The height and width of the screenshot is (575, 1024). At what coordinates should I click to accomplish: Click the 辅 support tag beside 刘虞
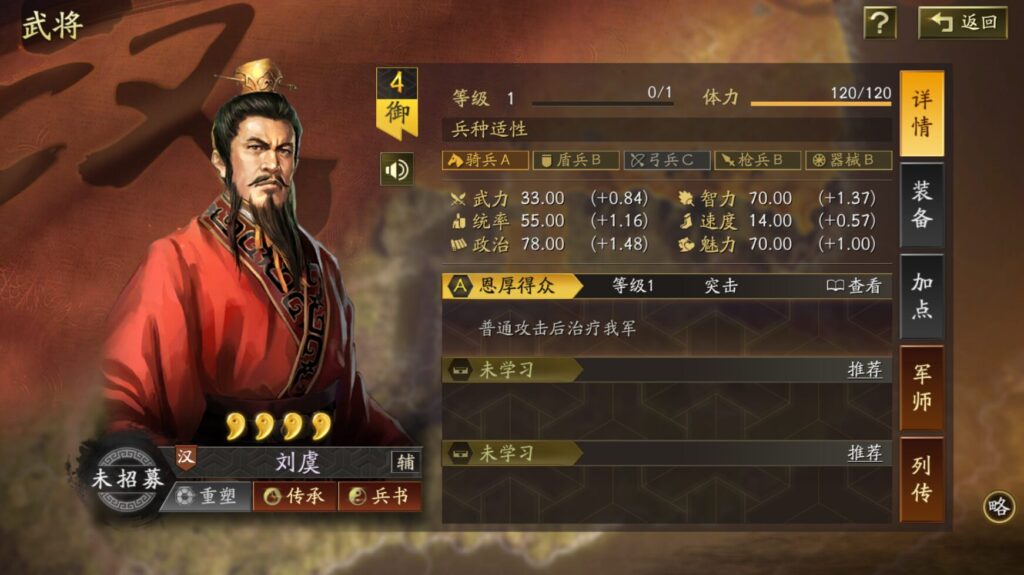405,462
